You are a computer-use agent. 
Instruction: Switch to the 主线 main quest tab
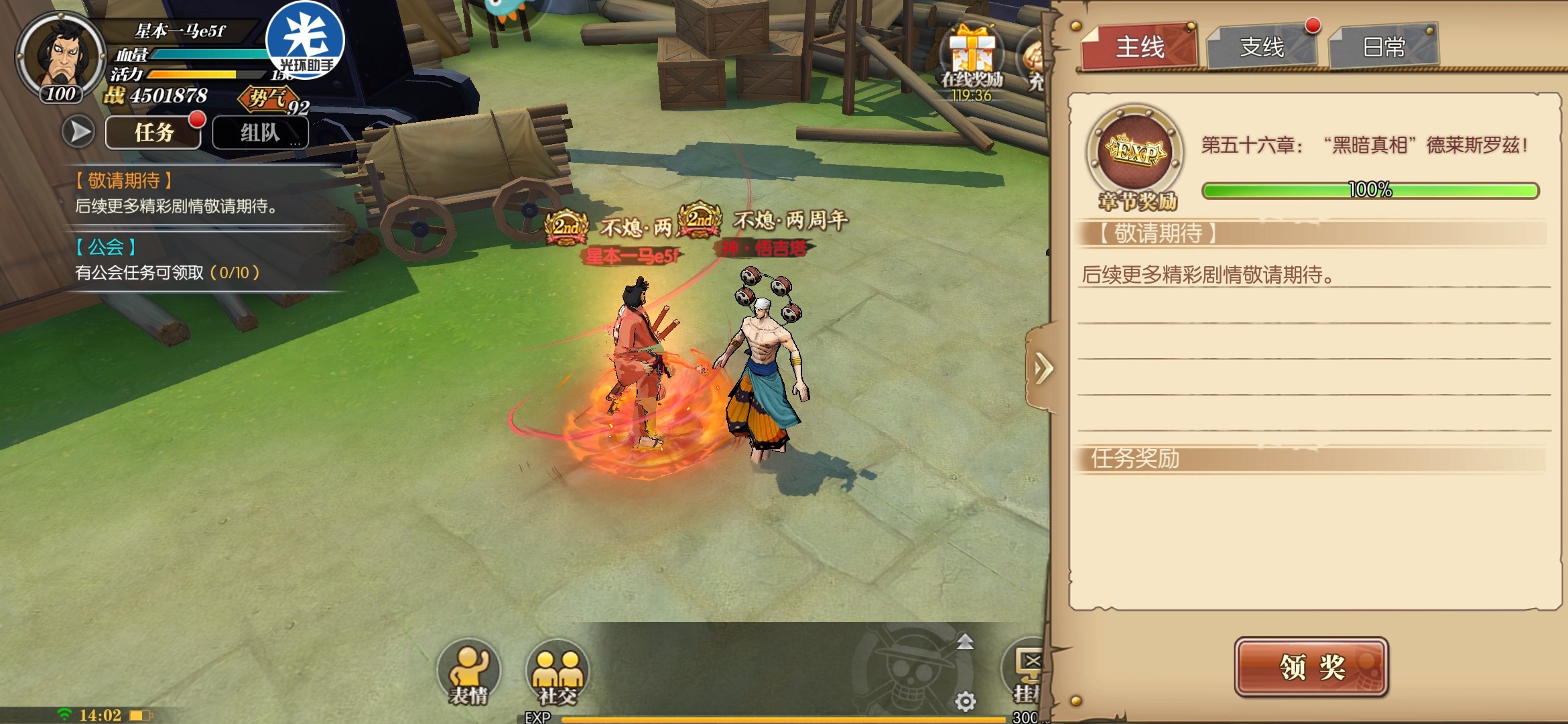pyautogui.click(x=1139, y=47)
